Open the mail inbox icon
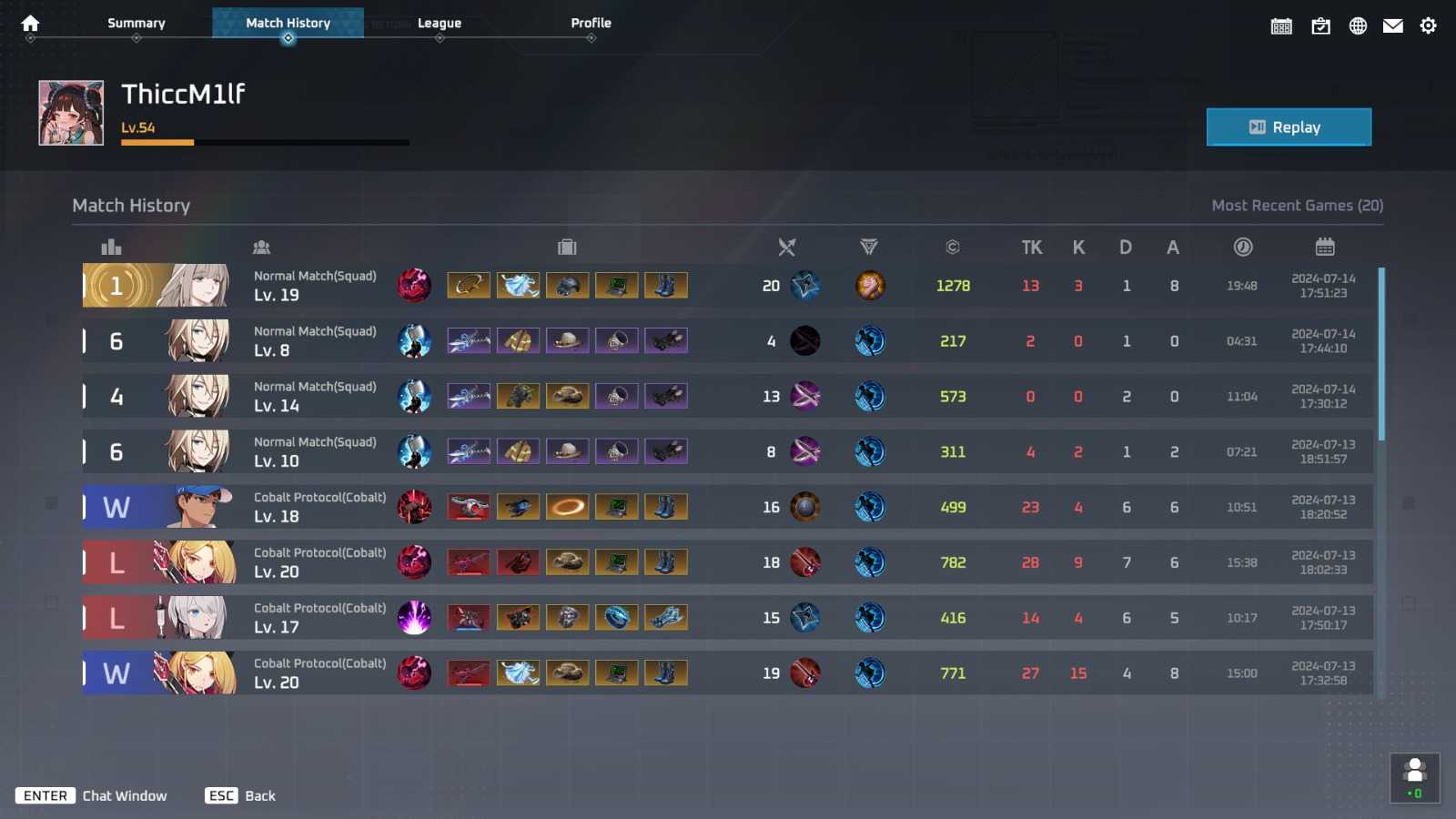The width and height of the screenshot is (1456, 819). [x=1393, y=25]
